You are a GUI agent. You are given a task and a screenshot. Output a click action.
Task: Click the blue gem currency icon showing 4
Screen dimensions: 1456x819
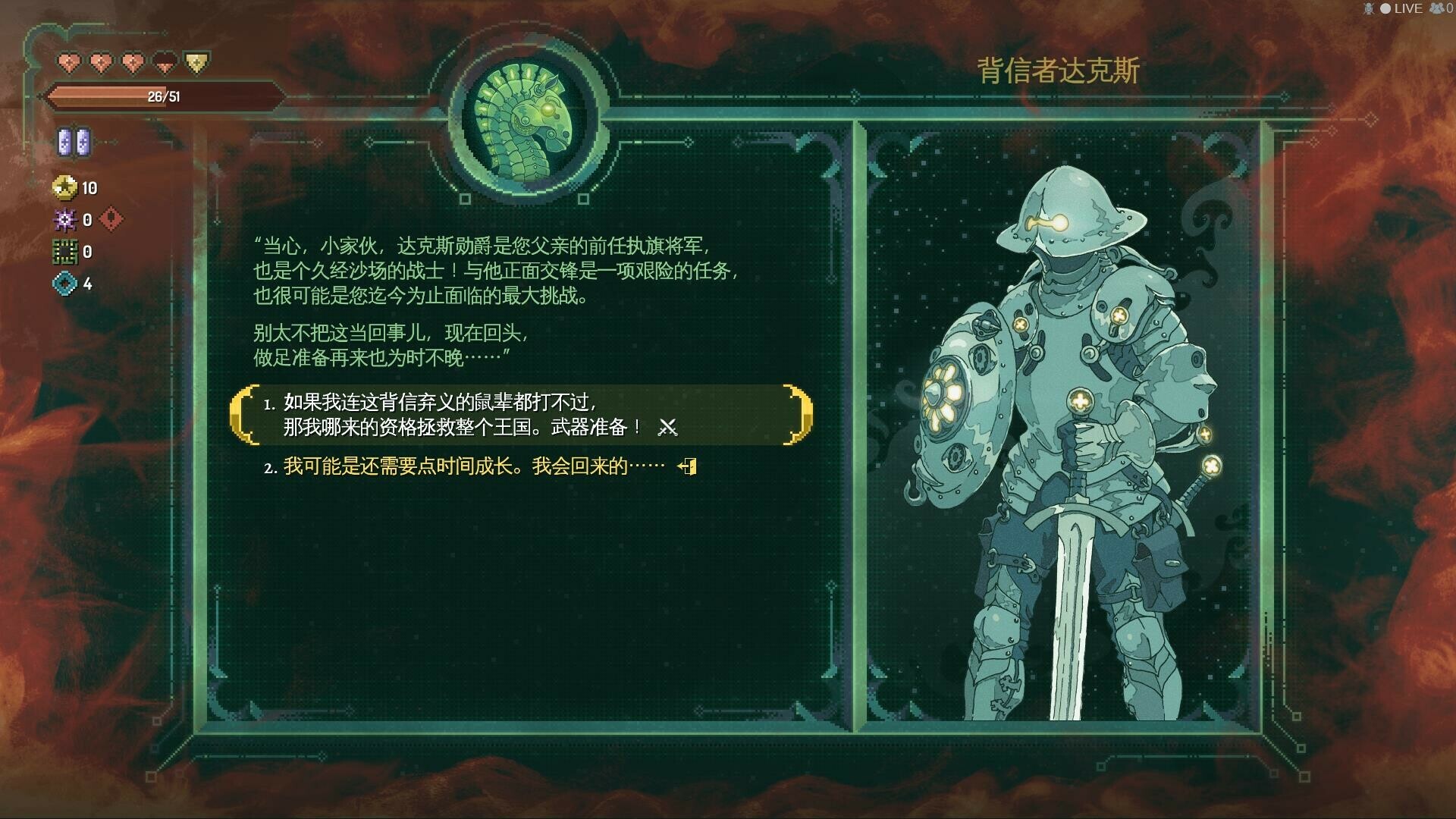click(x=65, y=284)
